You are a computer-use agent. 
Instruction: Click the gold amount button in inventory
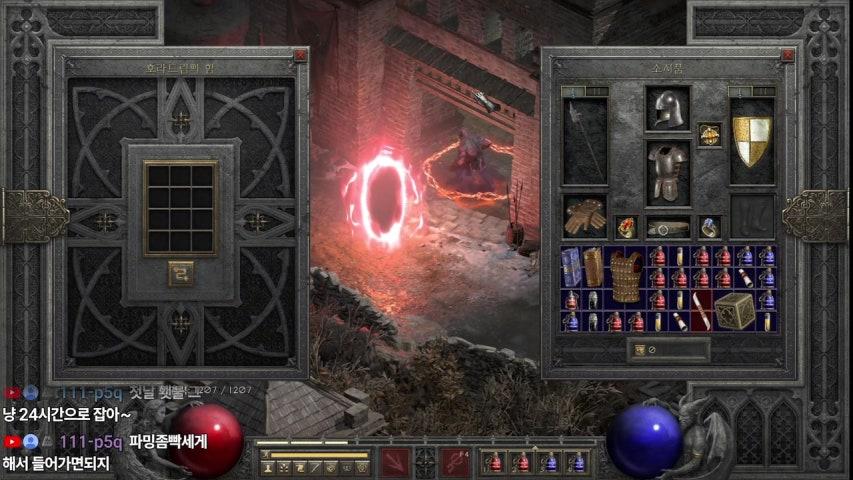coord(640,350)
